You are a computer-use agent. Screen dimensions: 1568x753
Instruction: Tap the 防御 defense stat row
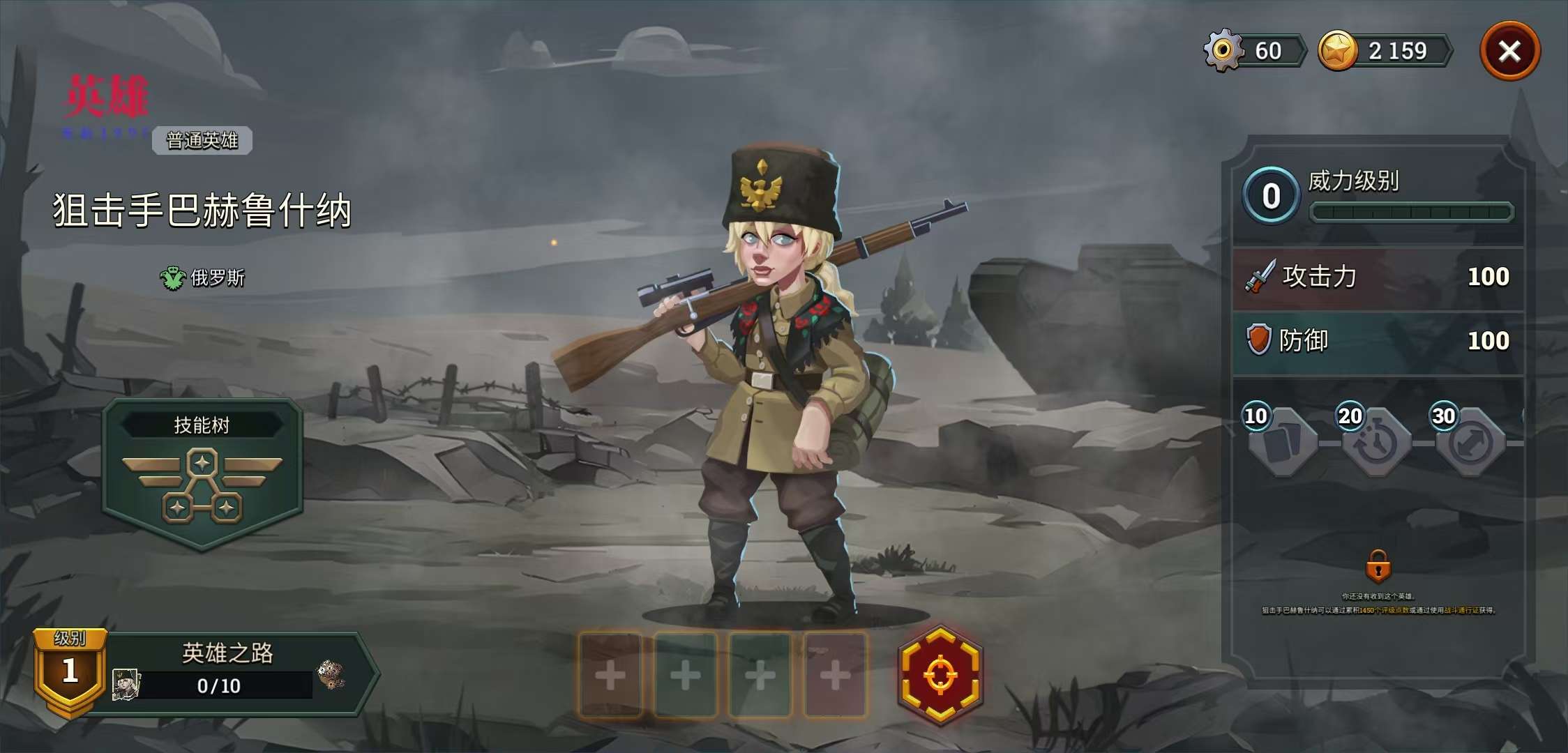tap(1378, 341)
